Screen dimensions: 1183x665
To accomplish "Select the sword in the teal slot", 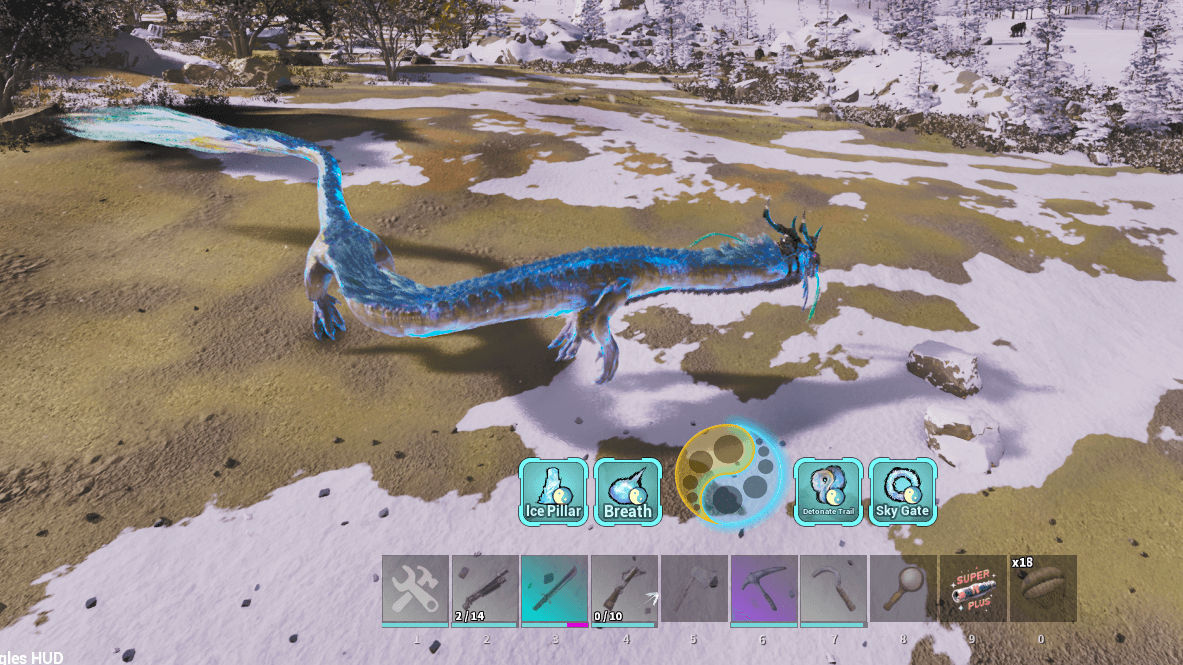I will click(555, 589).
